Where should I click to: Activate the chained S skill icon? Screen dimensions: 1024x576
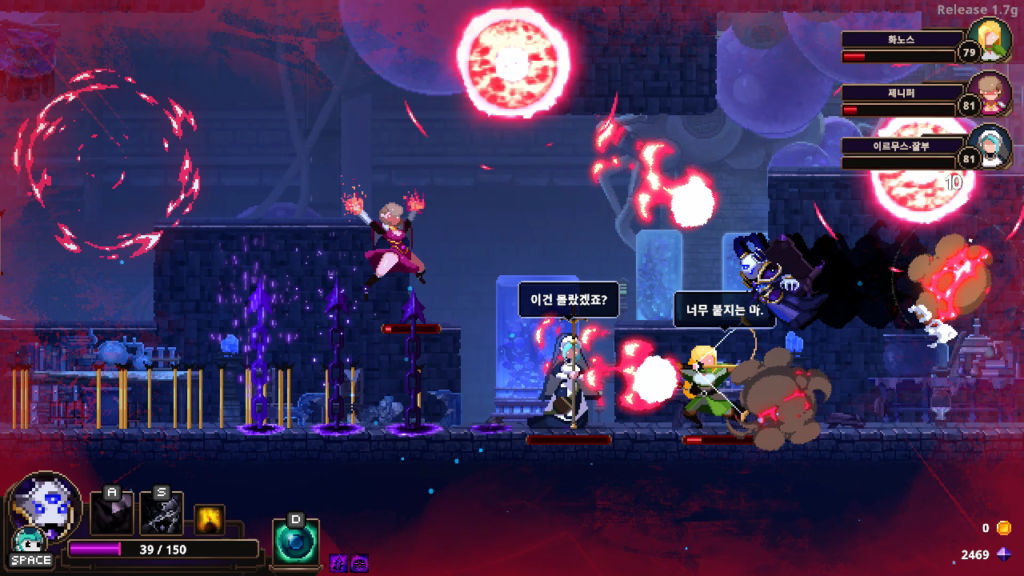pos(161,513)
